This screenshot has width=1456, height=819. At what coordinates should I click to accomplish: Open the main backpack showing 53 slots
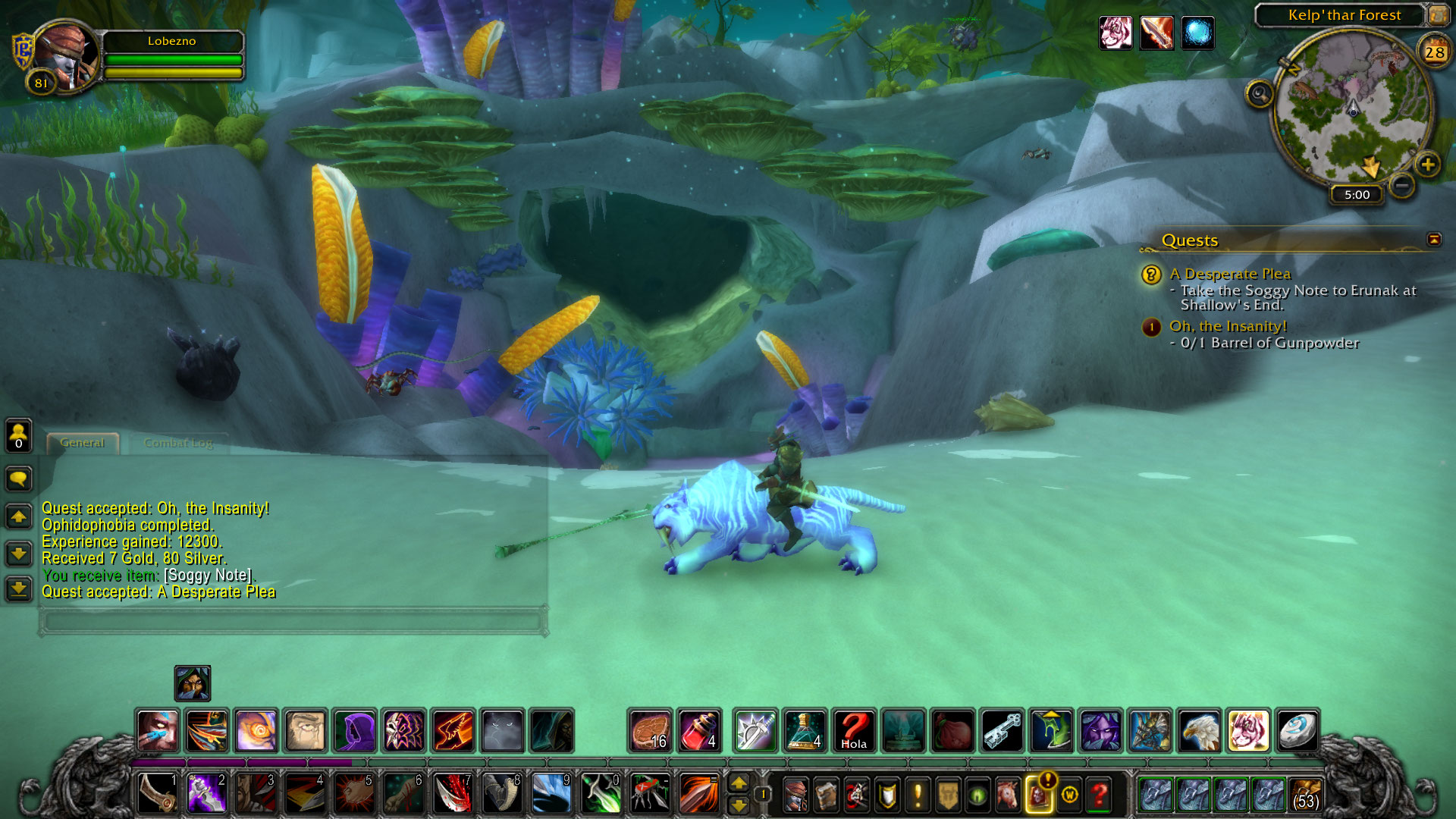1305,794
